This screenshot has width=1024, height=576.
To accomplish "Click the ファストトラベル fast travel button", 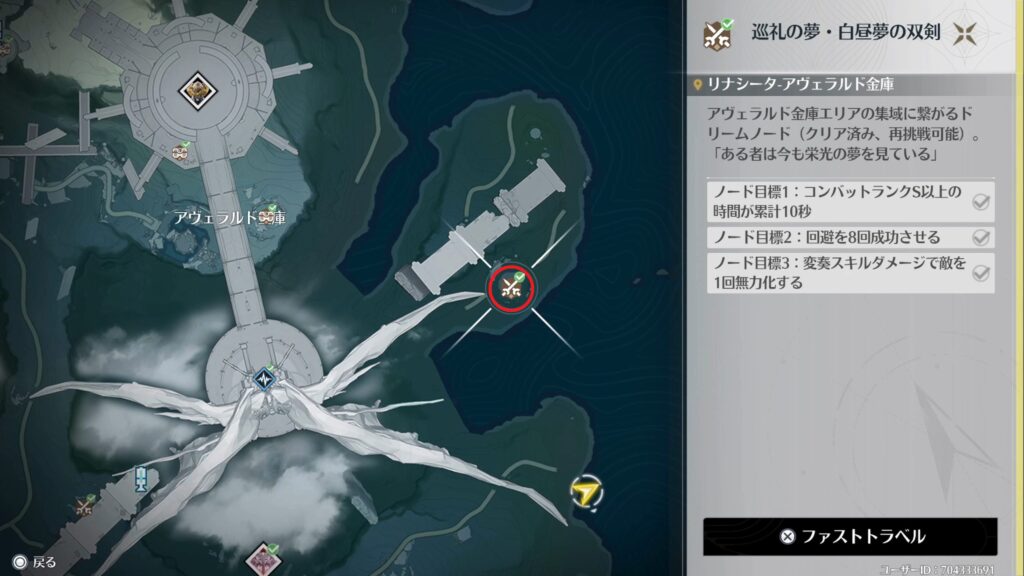I will click(x=850, y=536).
